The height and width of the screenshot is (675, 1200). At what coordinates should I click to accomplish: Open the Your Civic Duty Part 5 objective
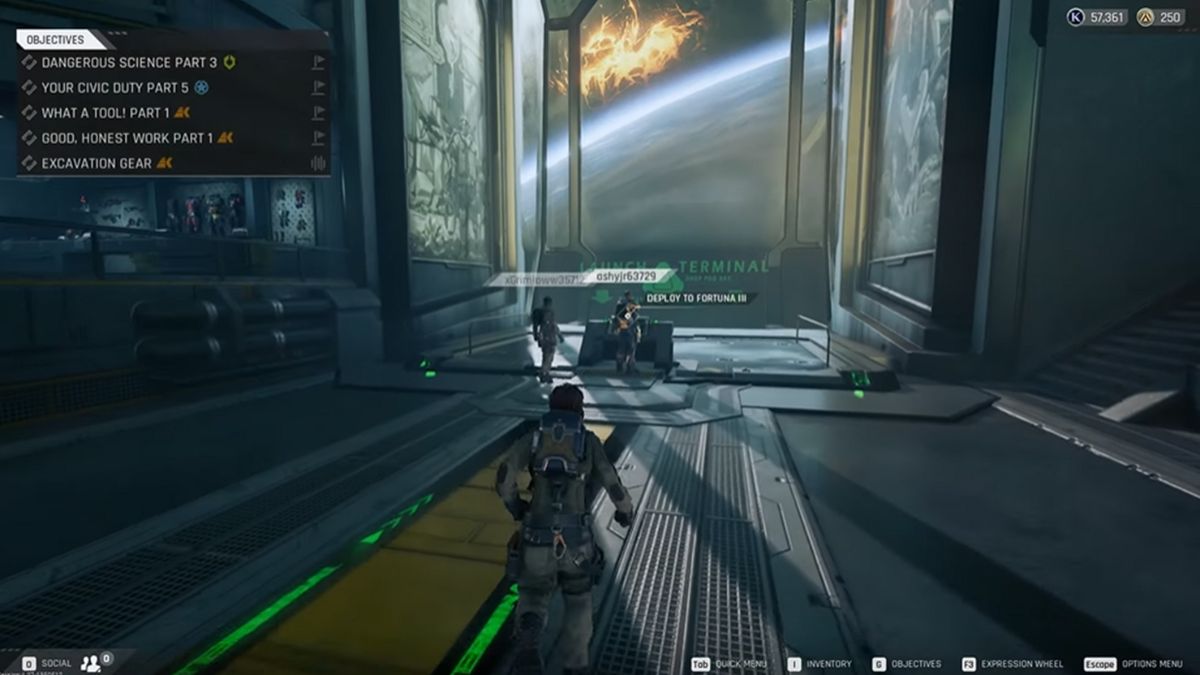click(110, 87)
